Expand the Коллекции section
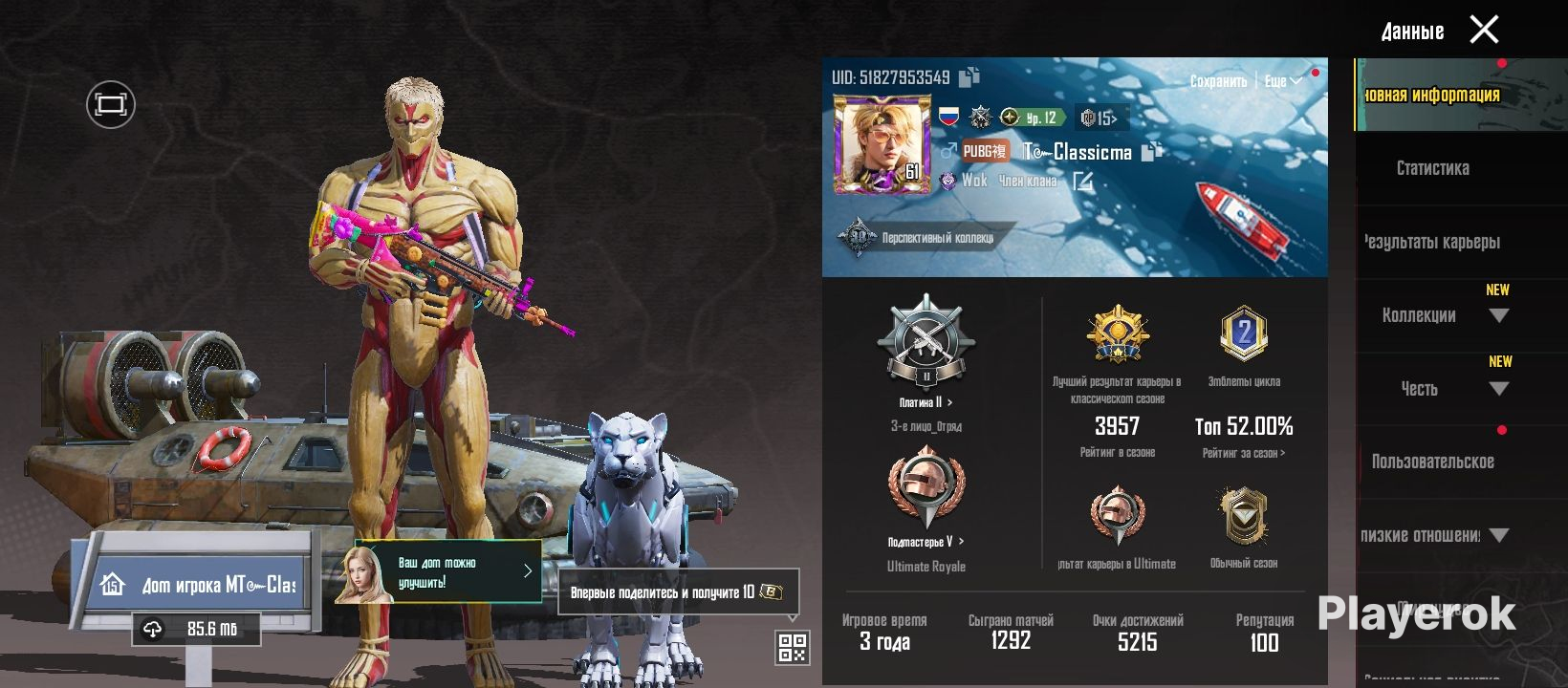The width and height of the screenshot is (1568, 688). (1444, 315)
